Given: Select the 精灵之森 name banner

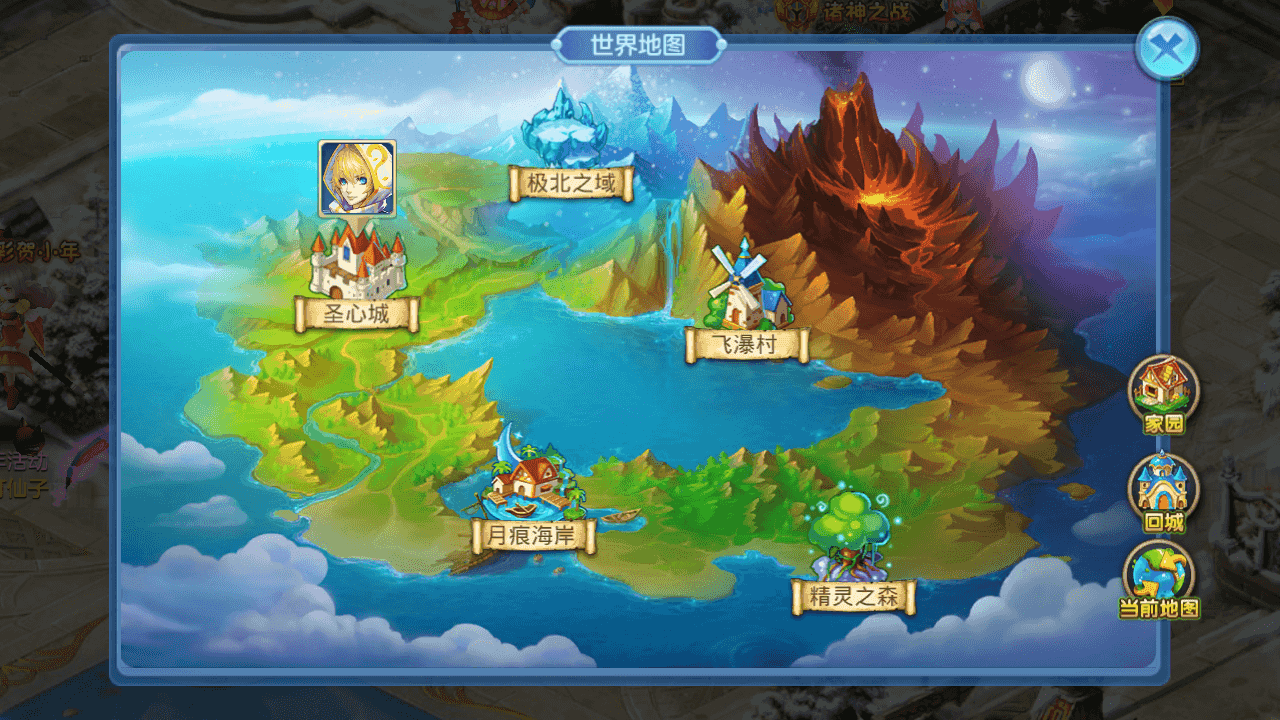Looking at the screenshot, I should click(x=856, y=597).
